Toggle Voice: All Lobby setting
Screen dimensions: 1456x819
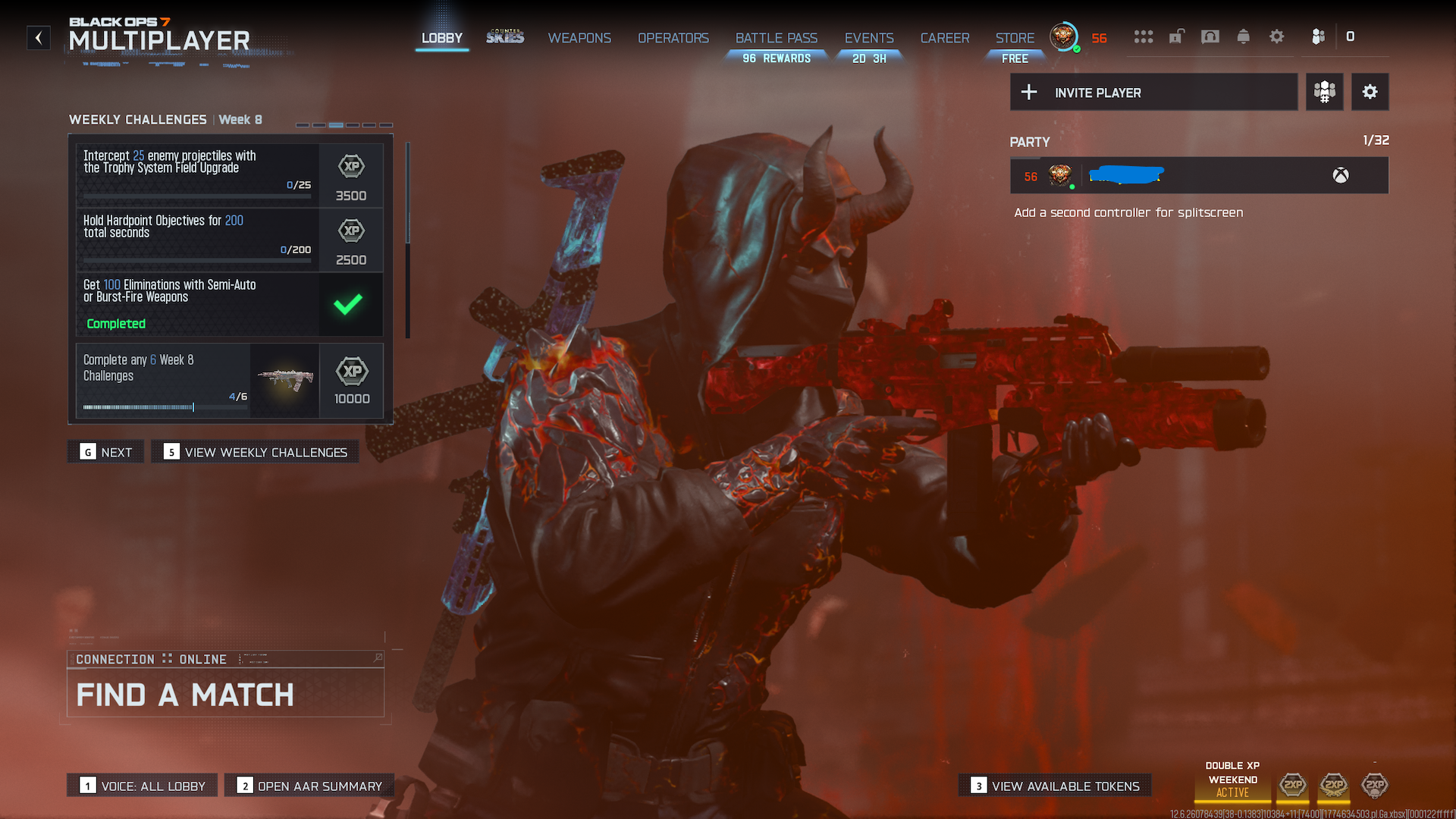click(143, 786)
